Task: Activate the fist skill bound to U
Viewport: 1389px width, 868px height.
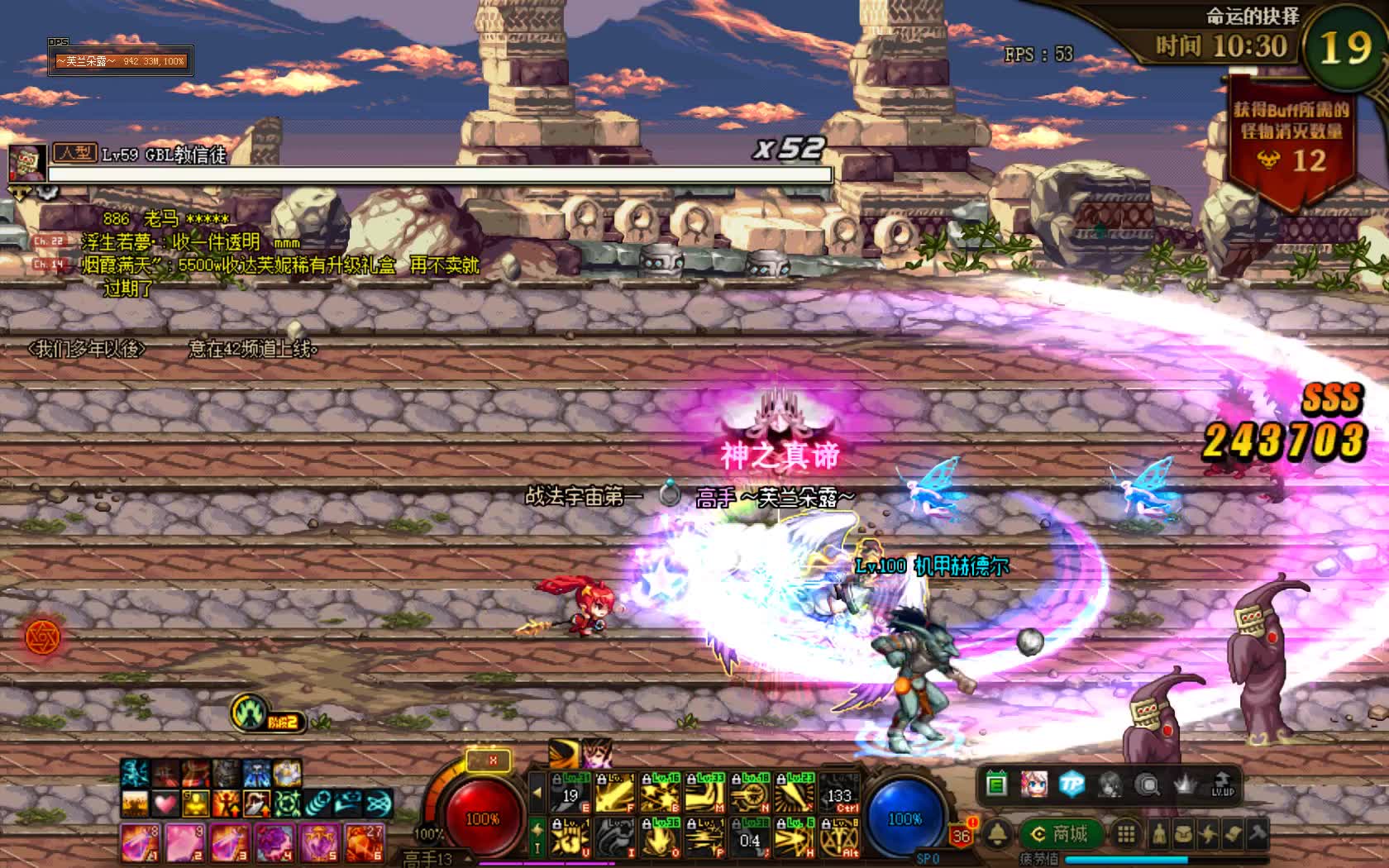Action: tap(570, 837)
